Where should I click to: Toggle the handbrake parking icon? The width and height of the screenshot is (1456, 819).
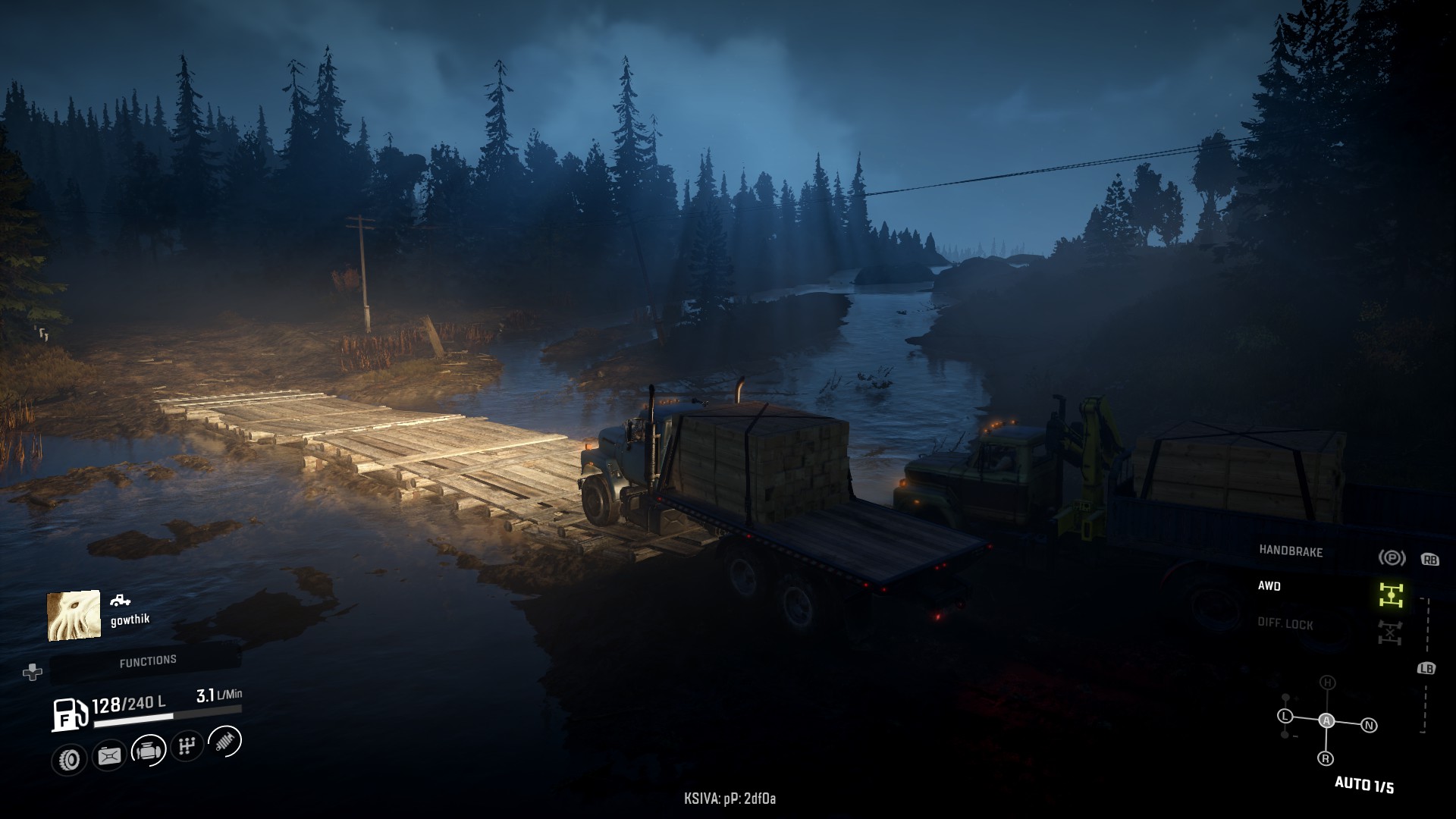[x=1391, y=558]
